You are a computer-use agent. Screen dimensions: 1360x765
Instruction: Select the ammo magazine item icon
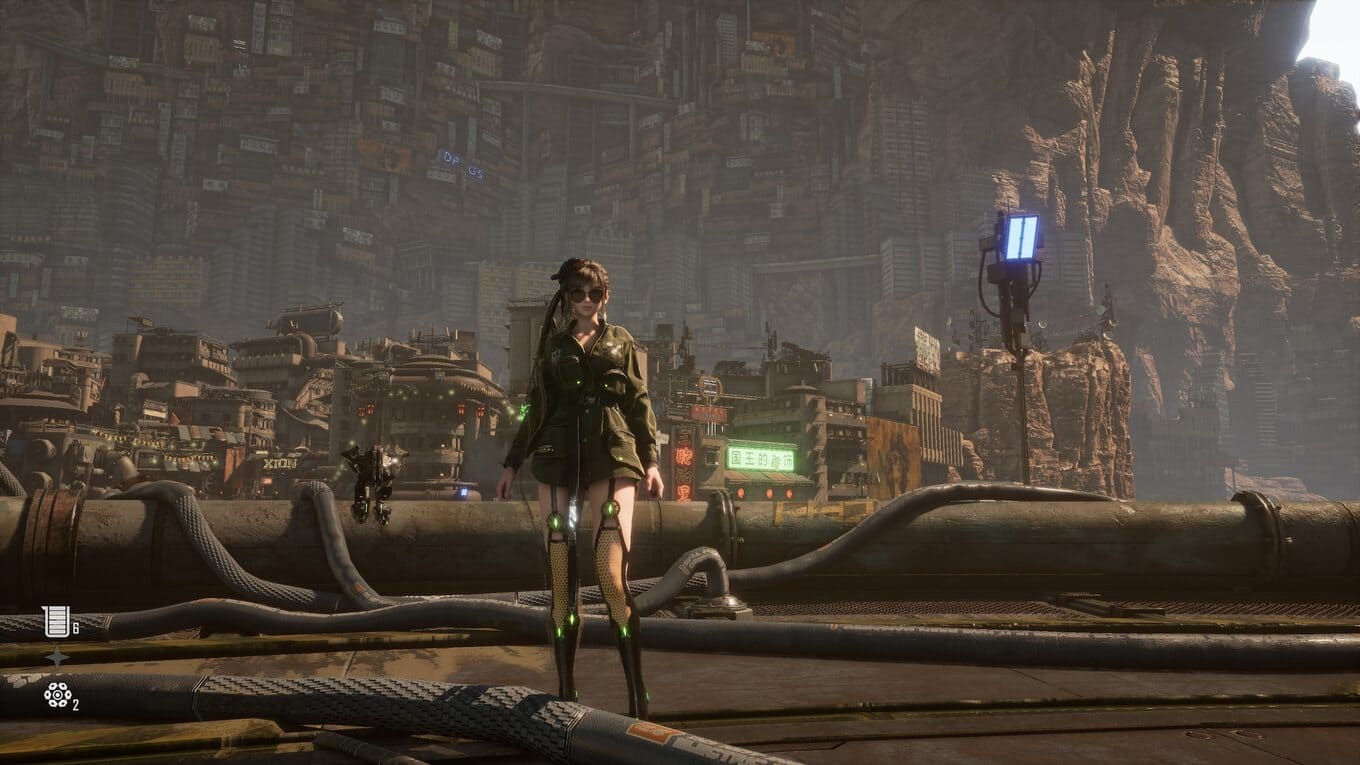point(56,621)
